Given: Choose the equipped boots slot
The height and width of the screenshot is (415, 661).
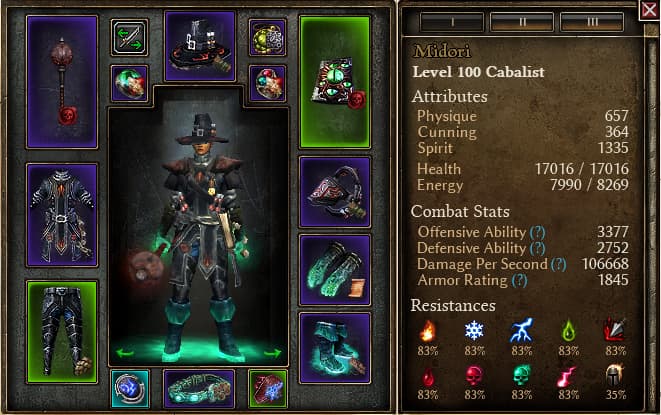Looking at the screenshot, I should coord(335,347).
